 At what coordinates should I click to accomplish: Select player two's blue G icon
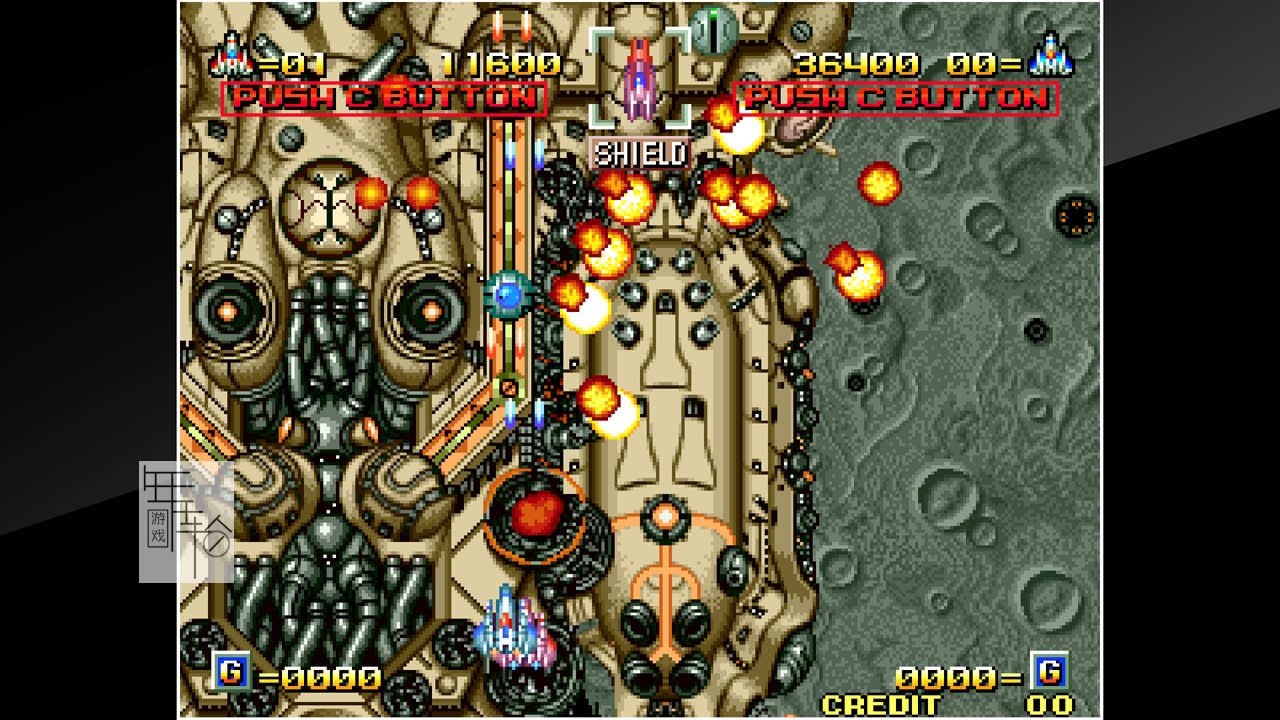pyautogui.click(x=1050, y=670)
